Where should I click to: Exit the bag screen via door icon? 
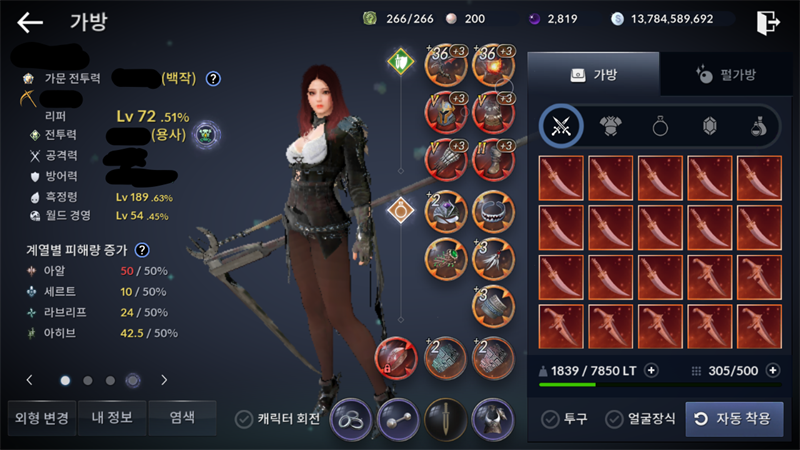[x=769, y=22]
